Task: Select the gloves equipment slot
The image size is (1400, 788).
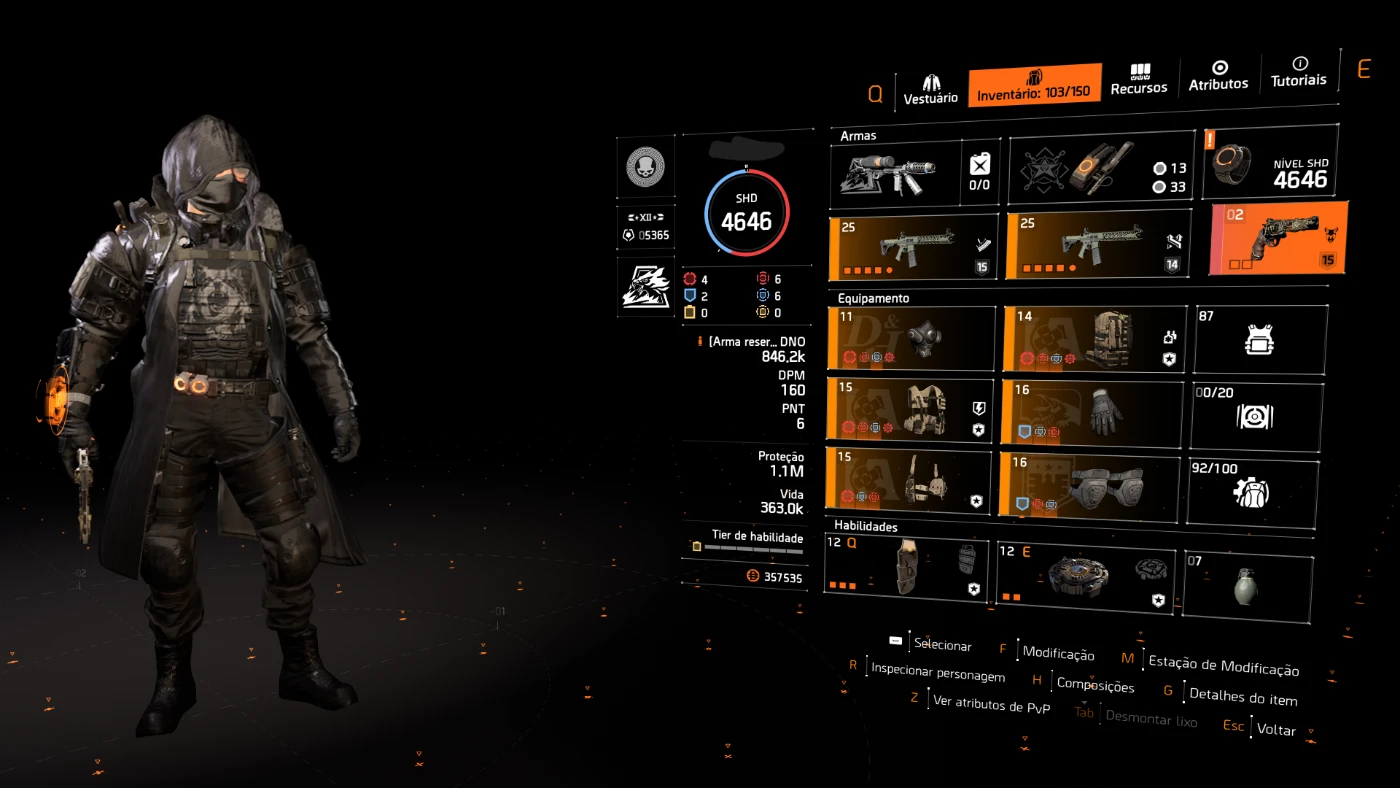Action: (1091, 411)
